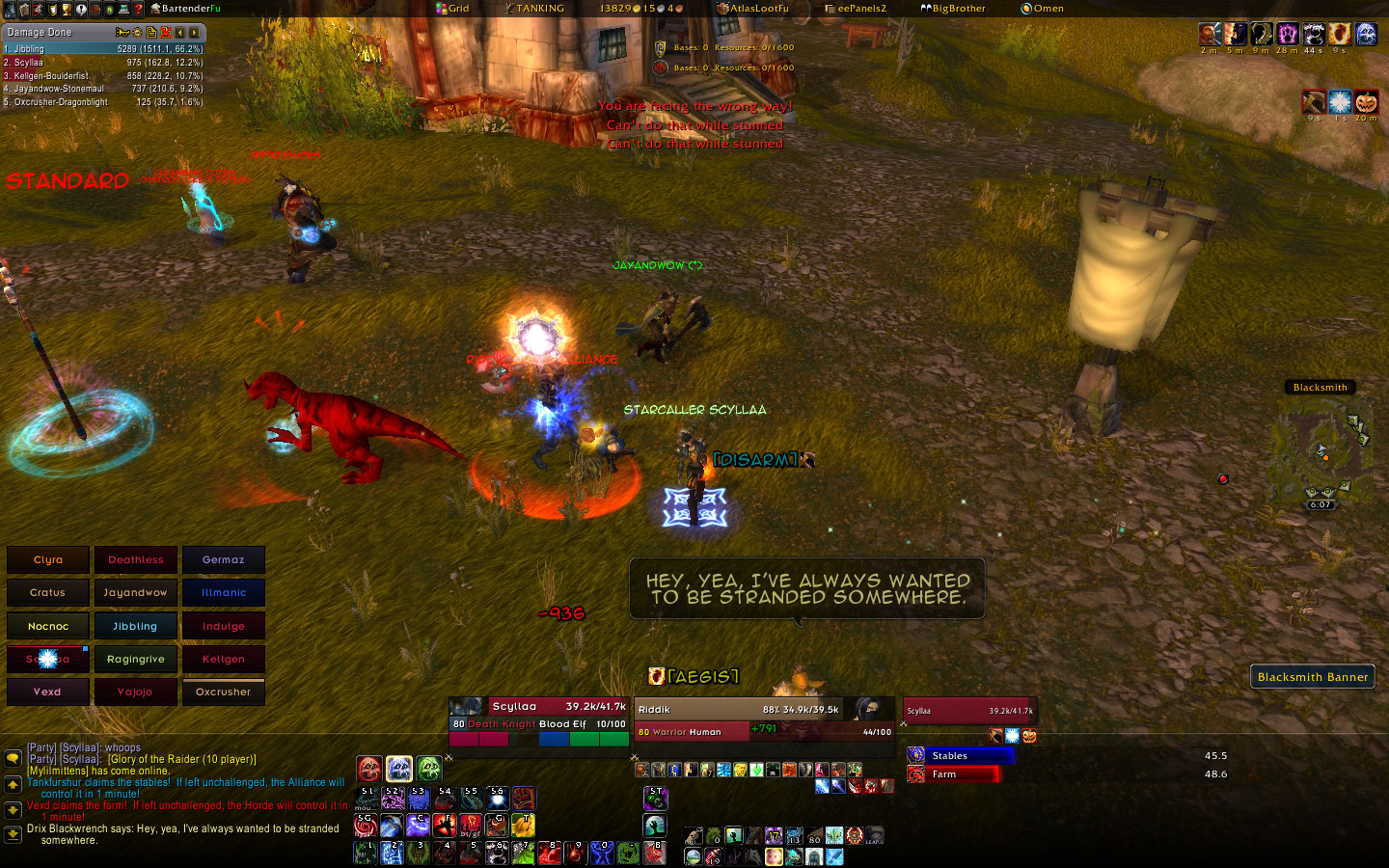This screenshot has width=1389, height=868.
Task: Toggle the Omen threat meter entry
Action: [1048, 9]
